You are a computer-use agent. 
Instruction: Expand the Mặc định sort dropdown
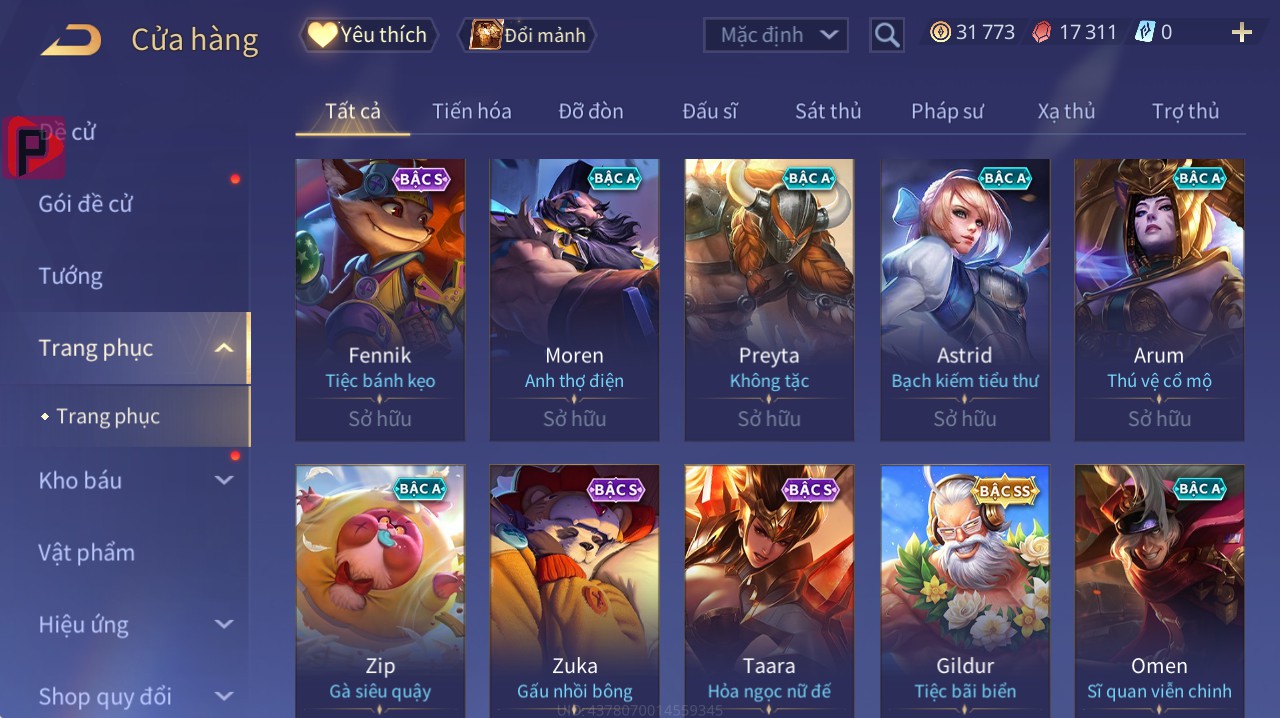tap(775, 35)
